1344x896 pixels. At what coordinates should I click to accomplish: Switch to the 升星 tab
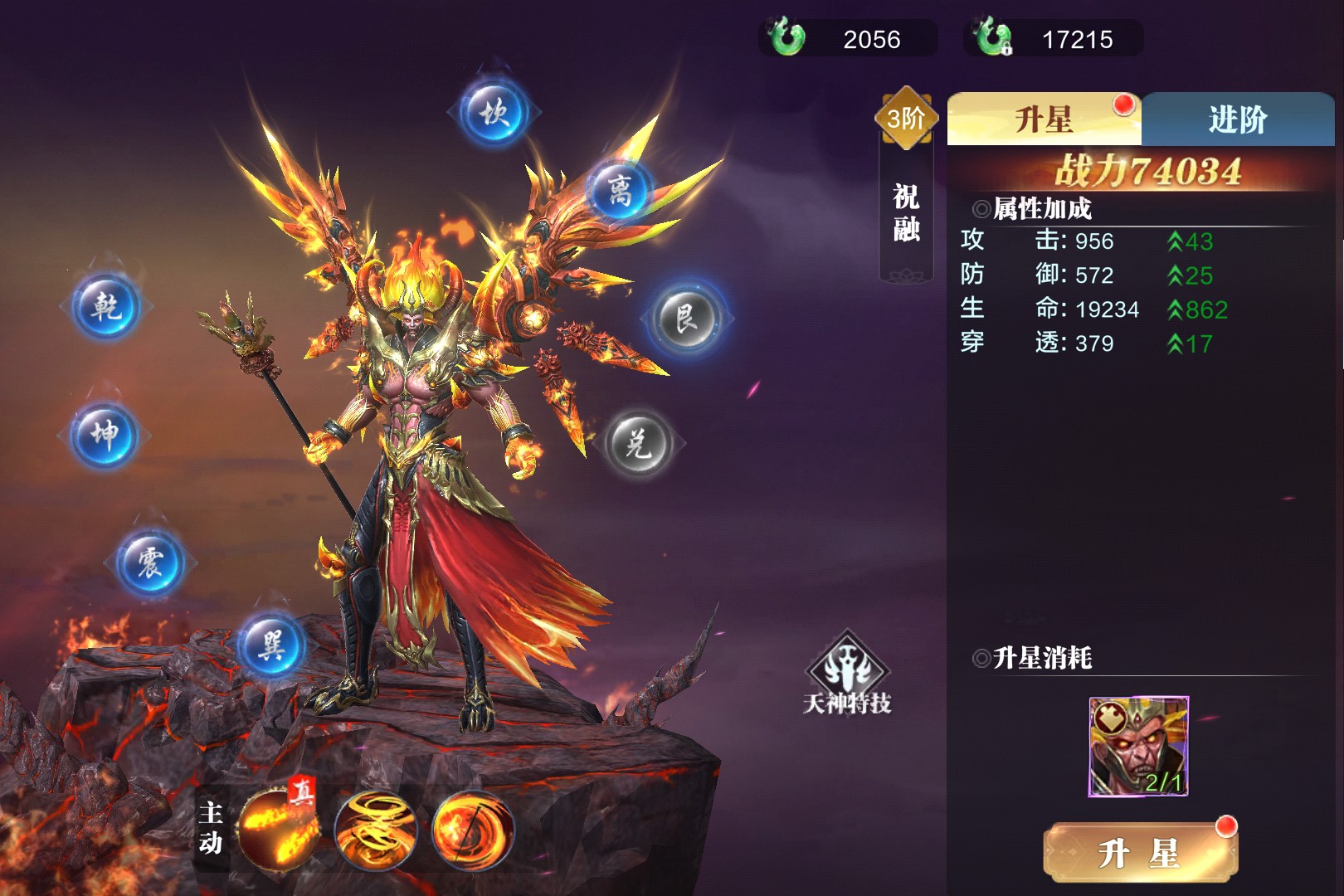[x=1044, y=119]
